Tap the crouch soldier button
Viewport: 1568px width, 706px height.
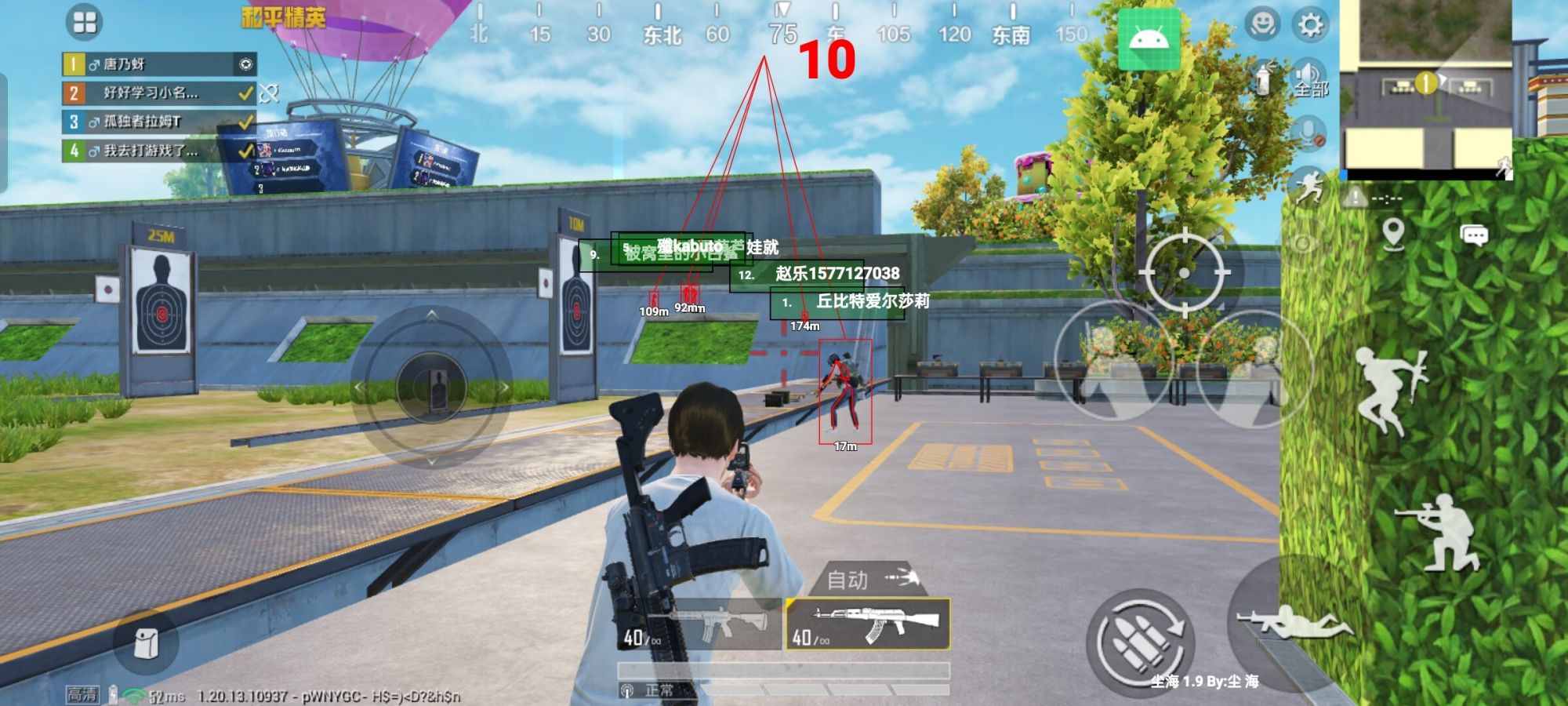point(1436,533)
